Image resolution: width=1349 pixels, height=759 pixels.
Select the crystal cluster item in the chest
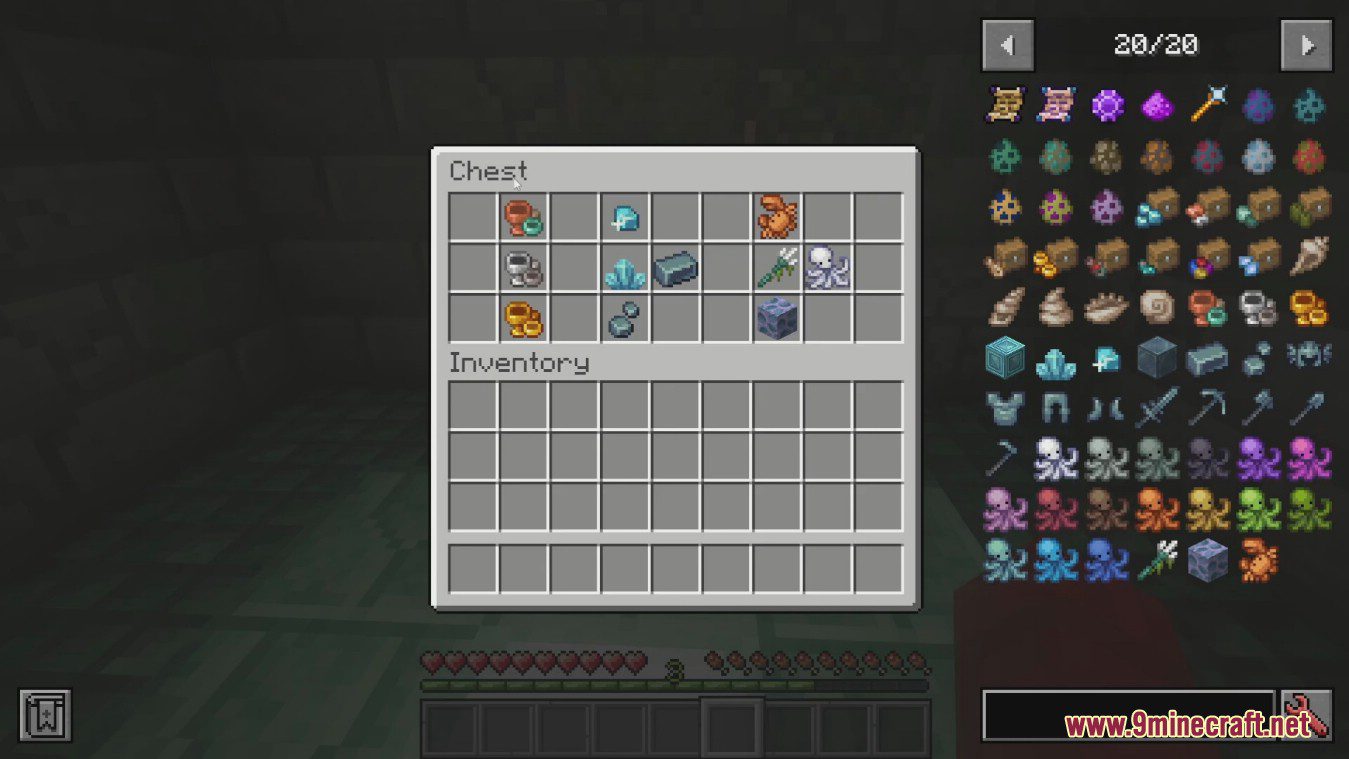coord(626,267)
